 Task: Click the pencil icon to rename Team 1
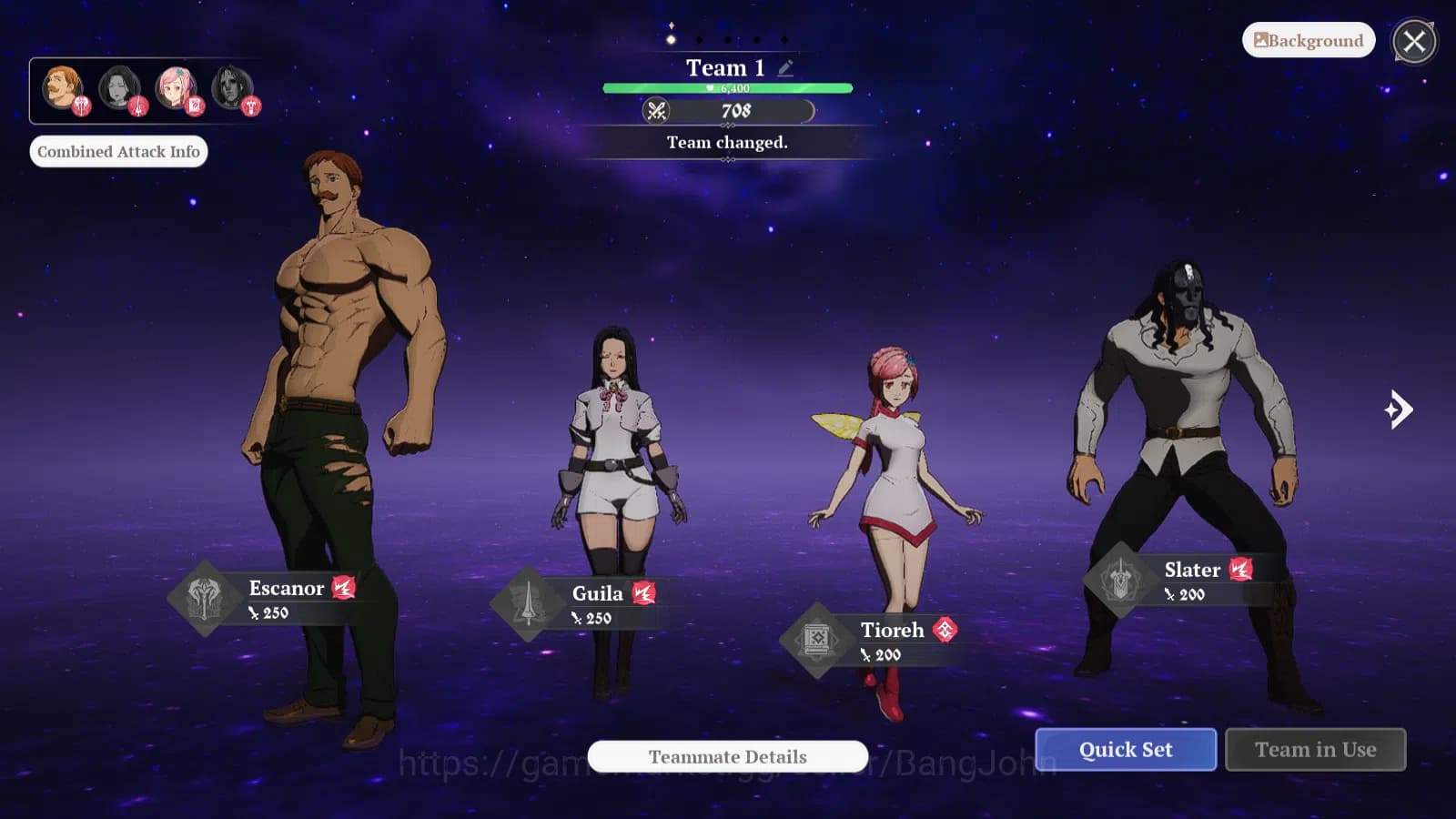[784, 66]
